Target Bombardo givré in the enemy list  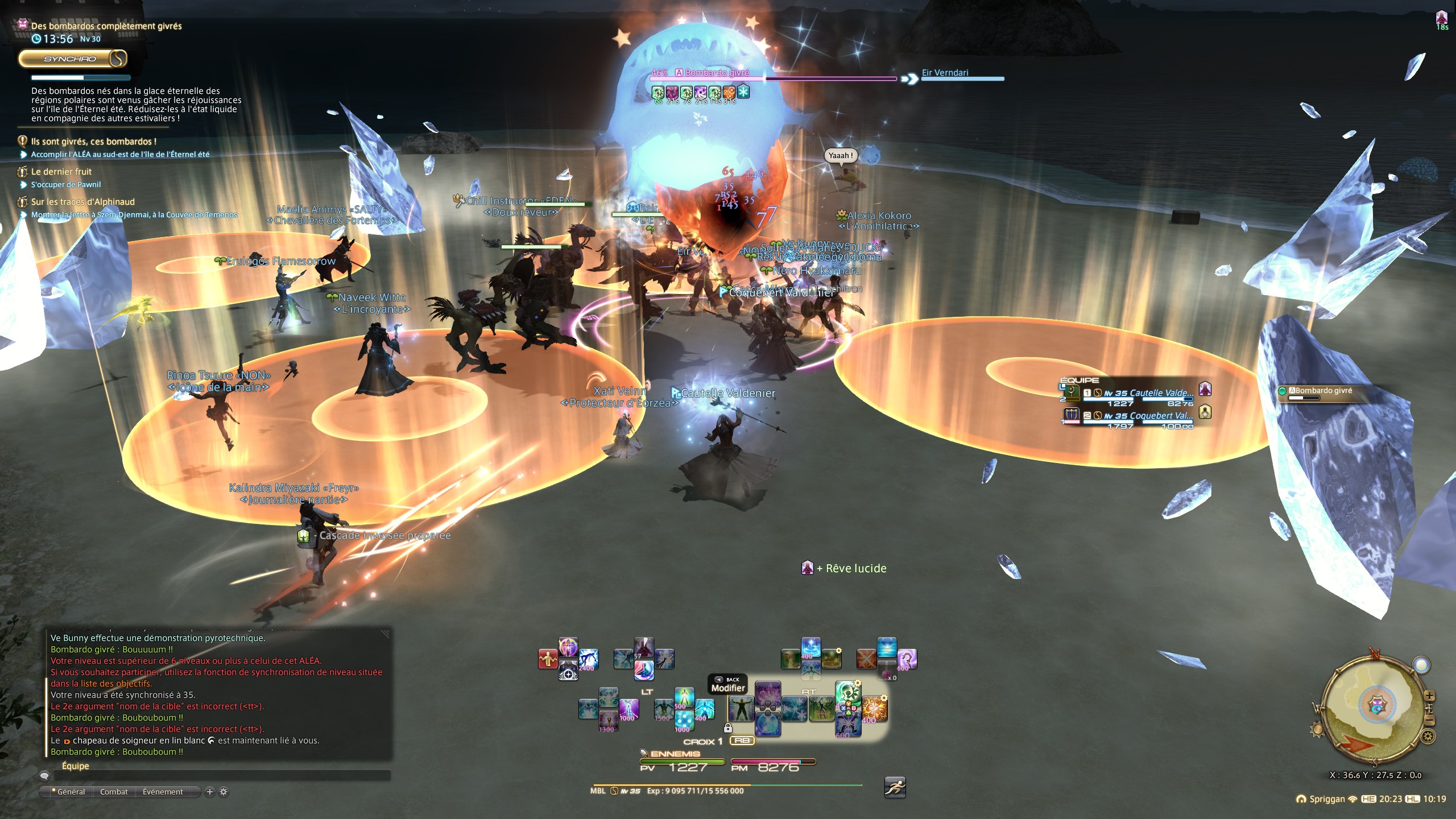pos(1323,391)
